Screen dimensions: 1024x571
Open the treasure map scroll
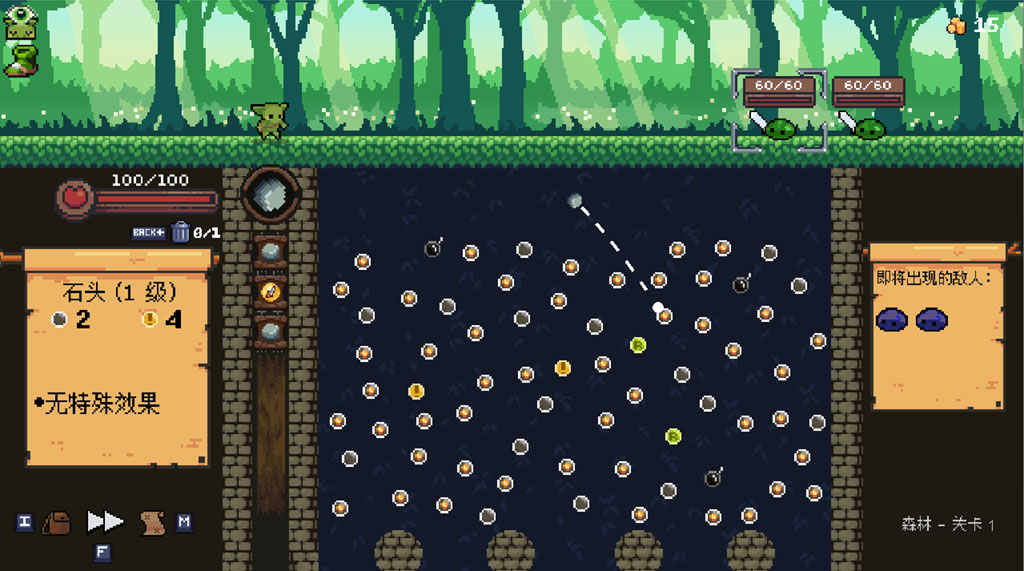click(x=152, y=522)
